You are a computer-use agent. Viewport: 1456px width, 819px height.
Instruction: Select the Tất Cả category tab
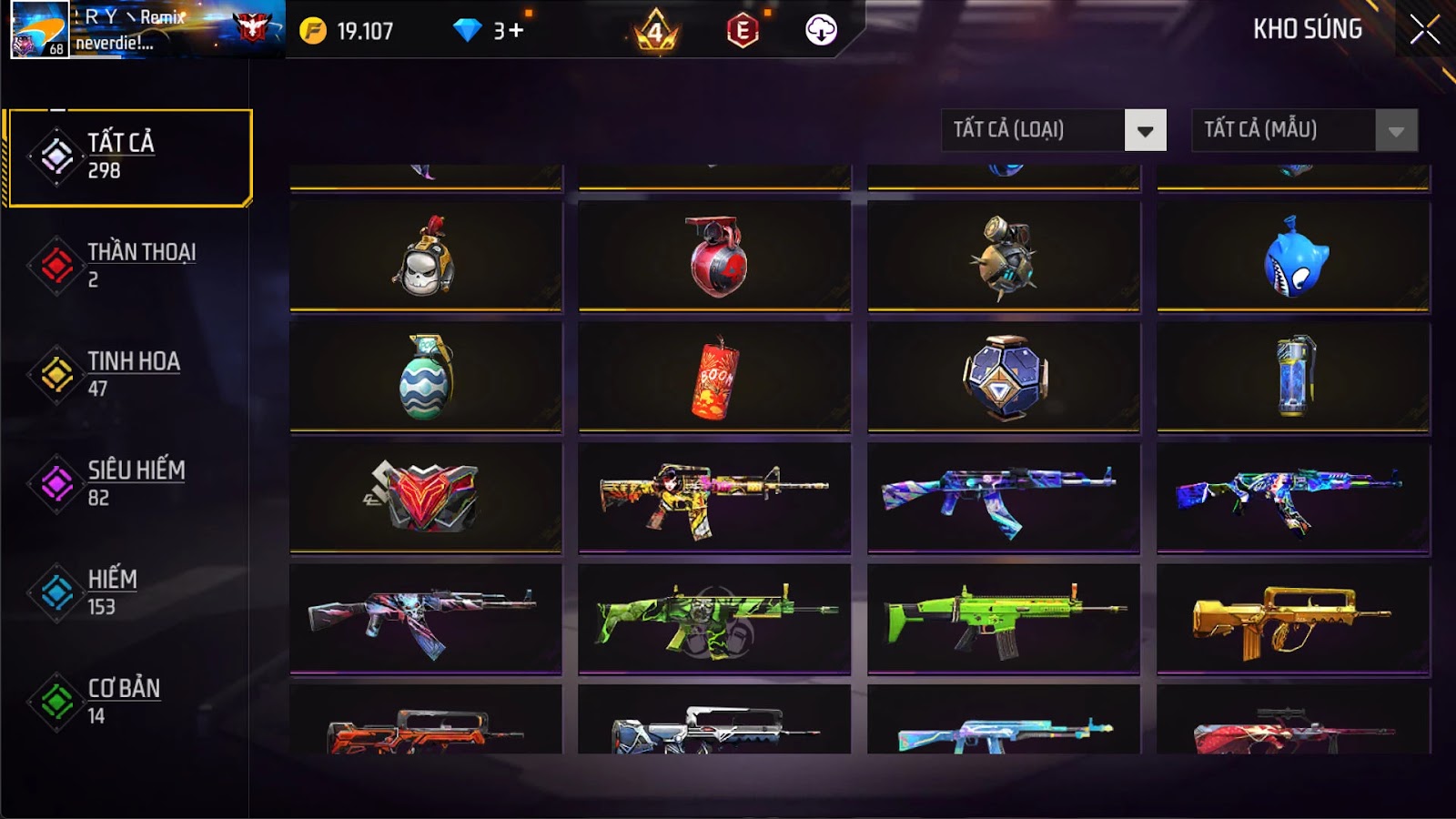[129, 157]
